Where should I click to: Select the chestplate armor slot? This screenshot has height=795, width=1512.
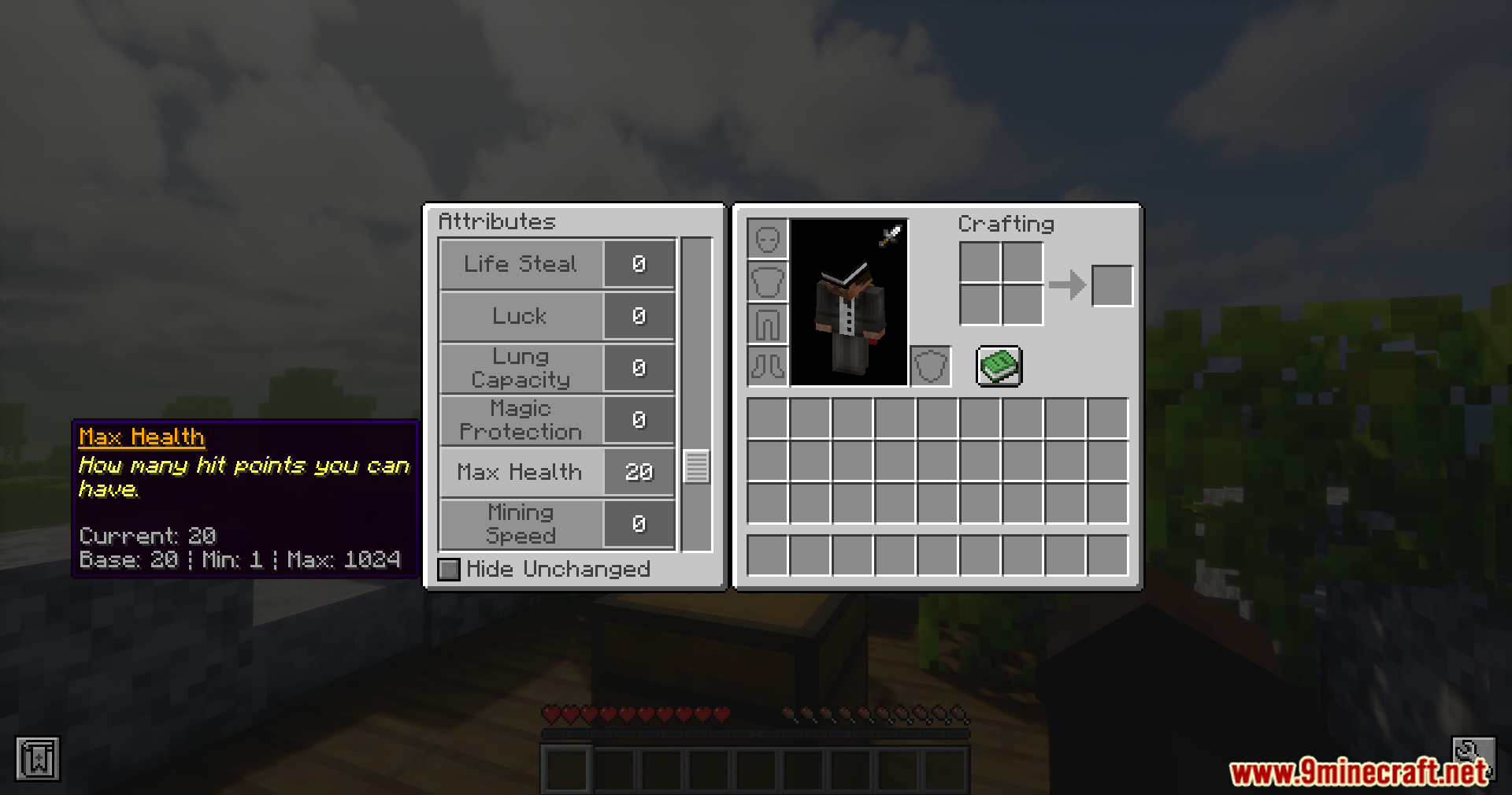(768, 282)
